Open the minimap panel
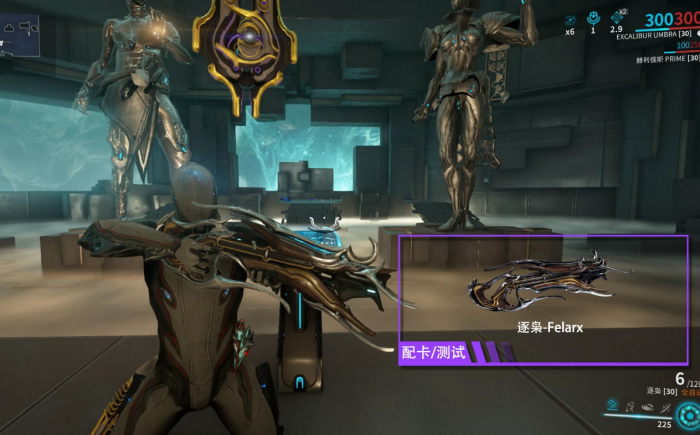The image size is (700, 435). (x=20, y=27)
